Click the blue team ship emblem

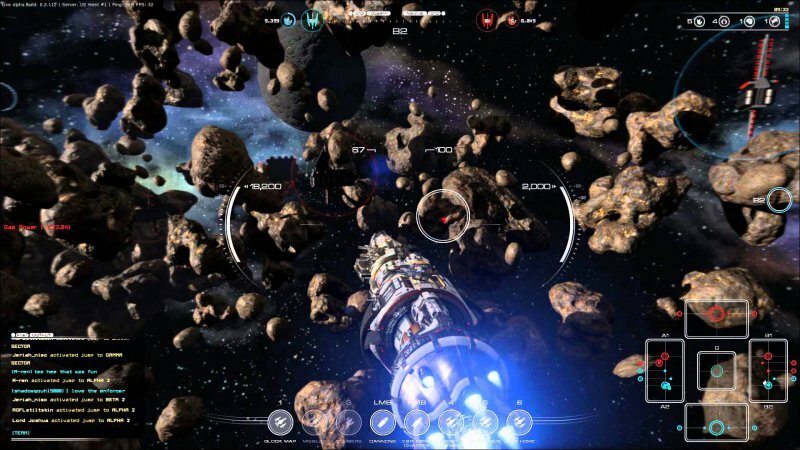(312, 19)
